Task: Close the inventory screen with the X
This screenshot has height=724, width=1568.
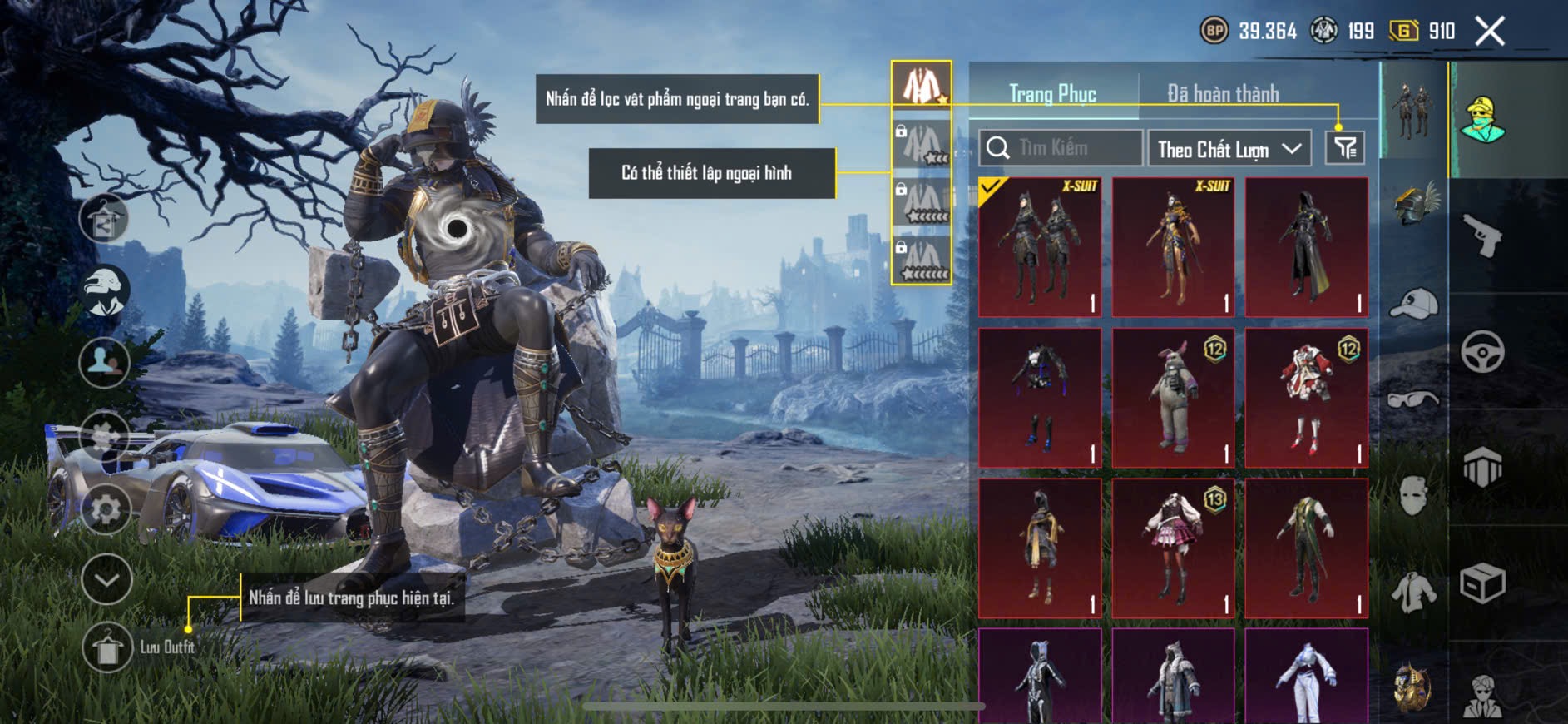Action: 1490,32
